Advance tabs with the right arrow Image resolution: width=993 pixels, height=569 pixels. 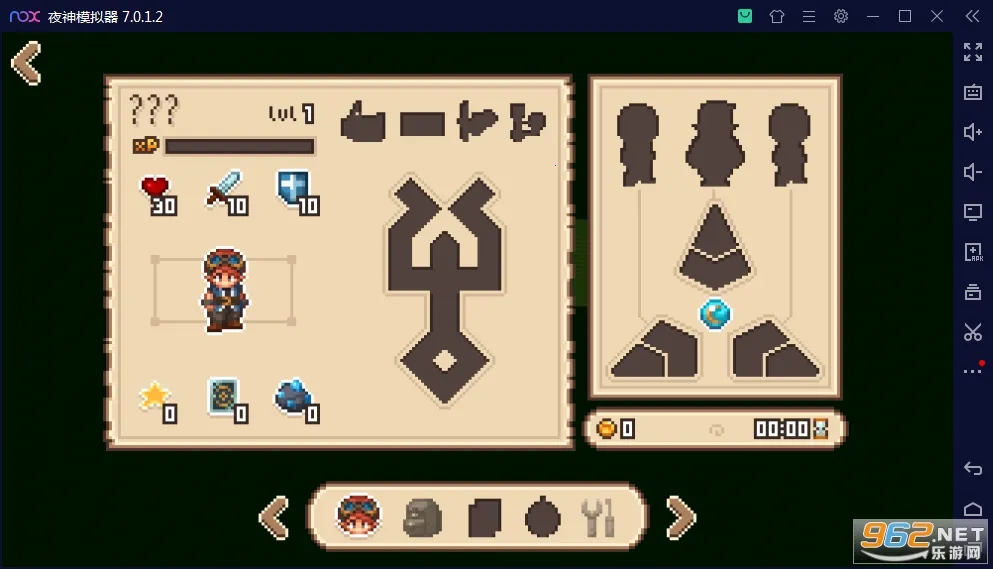point(680,517)
